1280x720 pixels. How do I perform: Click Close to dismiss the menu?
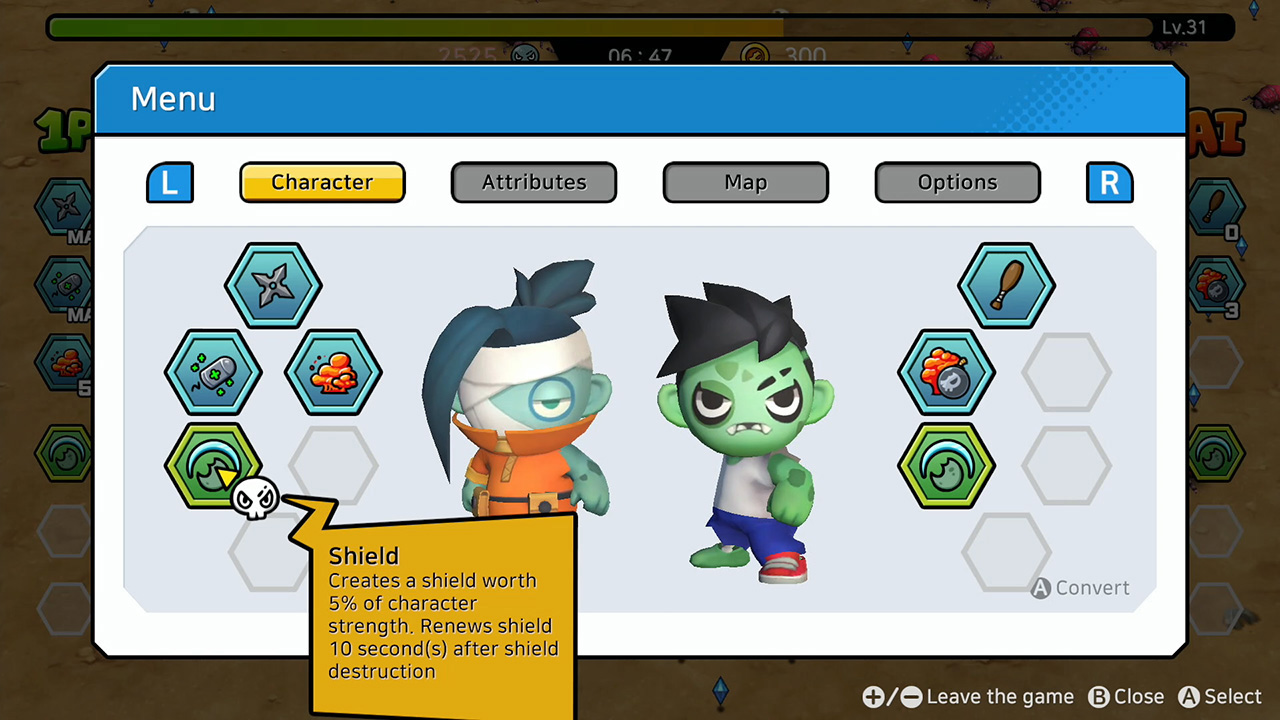pos(1128,696)
